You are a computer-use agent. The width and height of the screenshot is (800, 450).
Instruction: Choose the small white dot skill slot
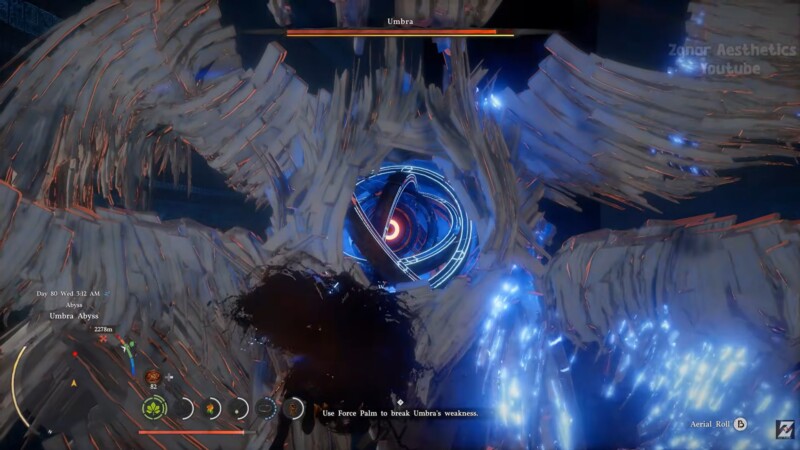tap(238, 408)
